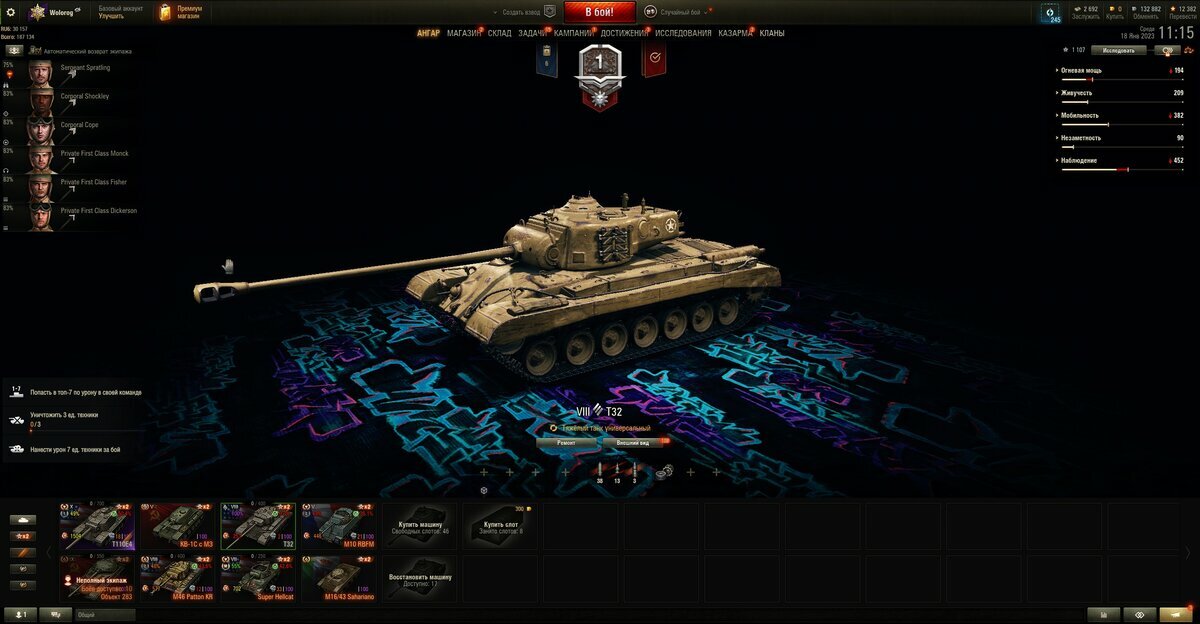The width and height of the screenshot is (1200, 624).
Task: Go to the КАЗАРМА tab
Action: point(735,33)
